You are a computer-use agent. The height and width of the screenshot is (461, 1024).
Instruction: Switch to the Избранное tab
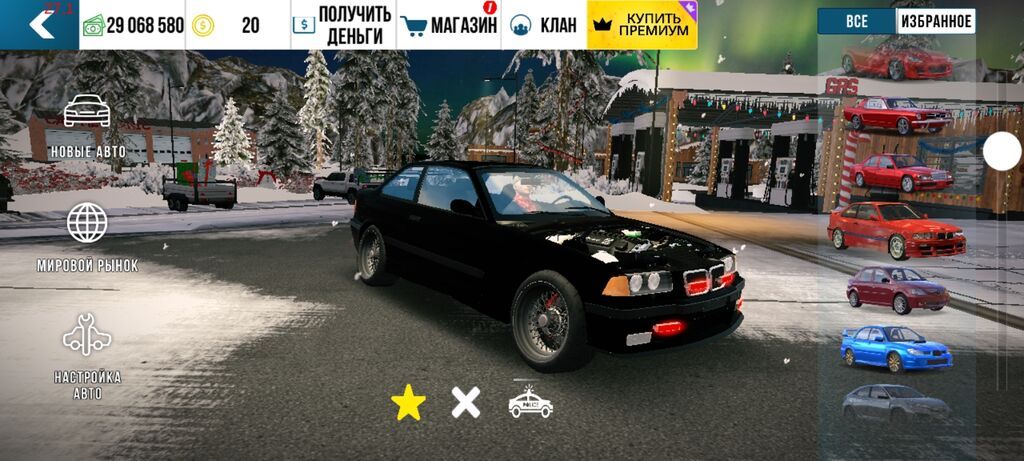click(935, 21)
